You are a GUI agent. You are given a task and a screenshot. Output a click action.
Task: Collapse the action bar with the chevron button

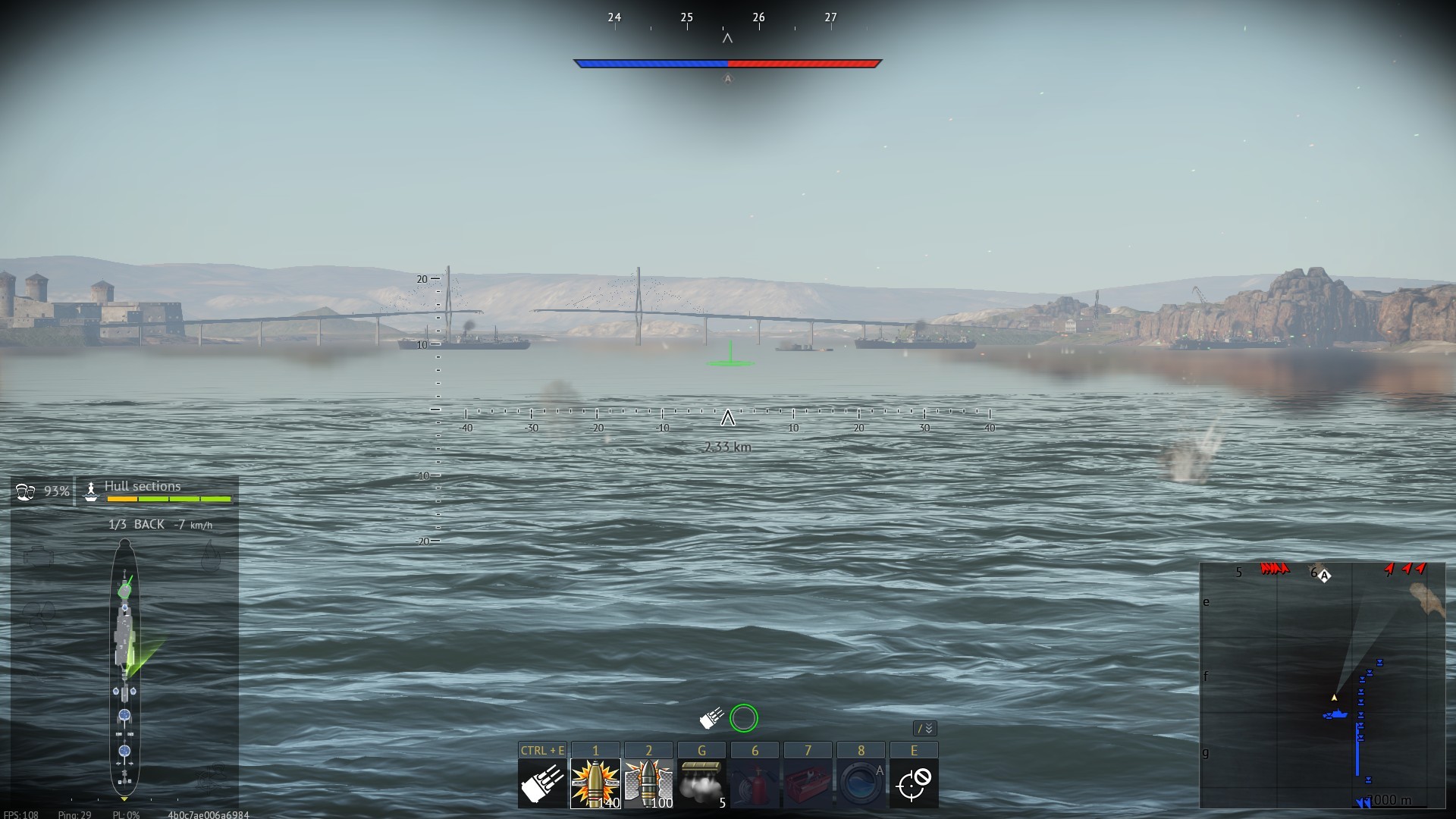tap(926, 729)
